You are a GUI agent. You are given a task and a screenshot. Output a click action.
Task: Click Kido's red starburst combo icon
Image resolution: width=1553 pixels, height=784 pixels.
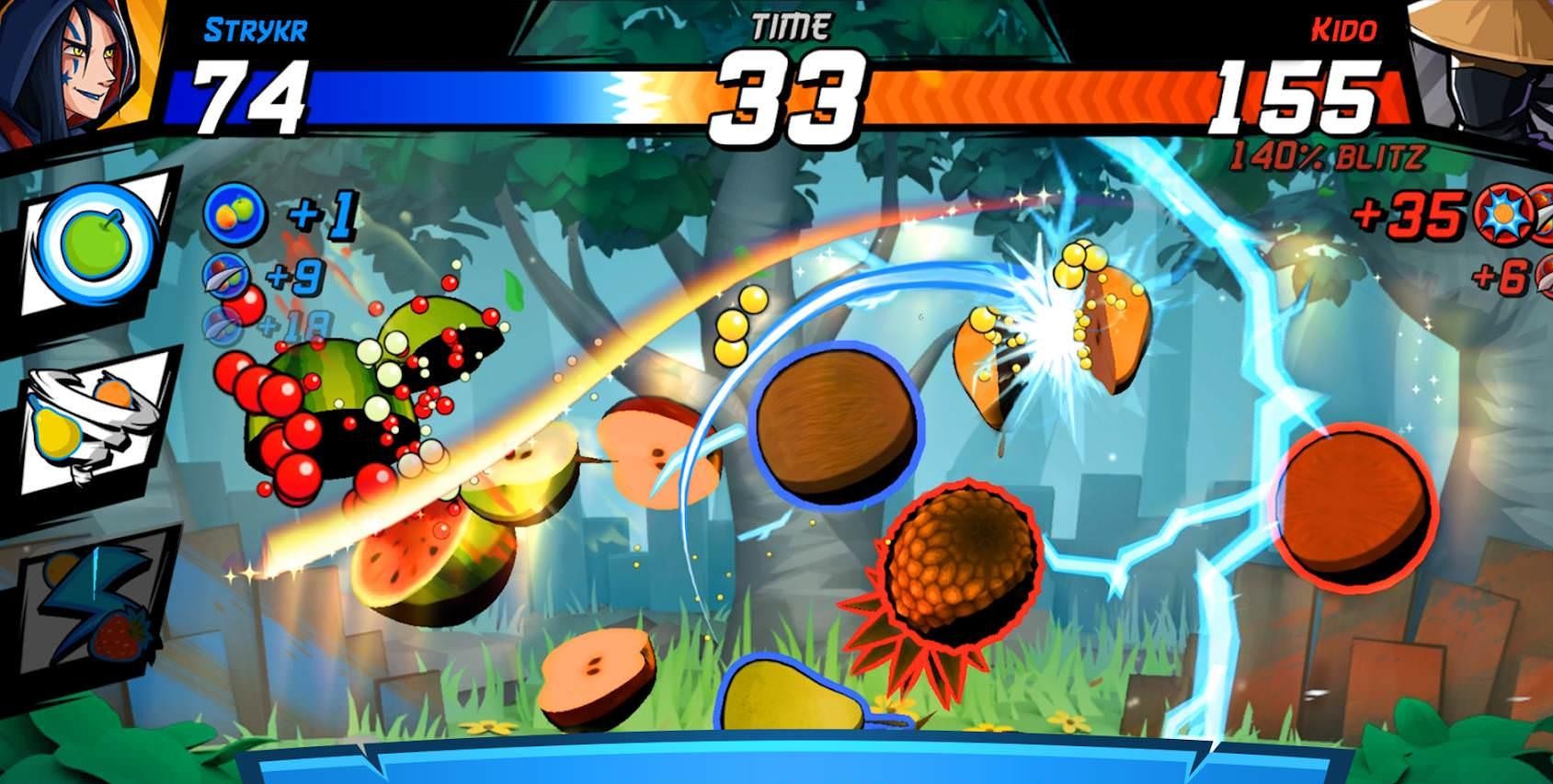pos(1503,213)
